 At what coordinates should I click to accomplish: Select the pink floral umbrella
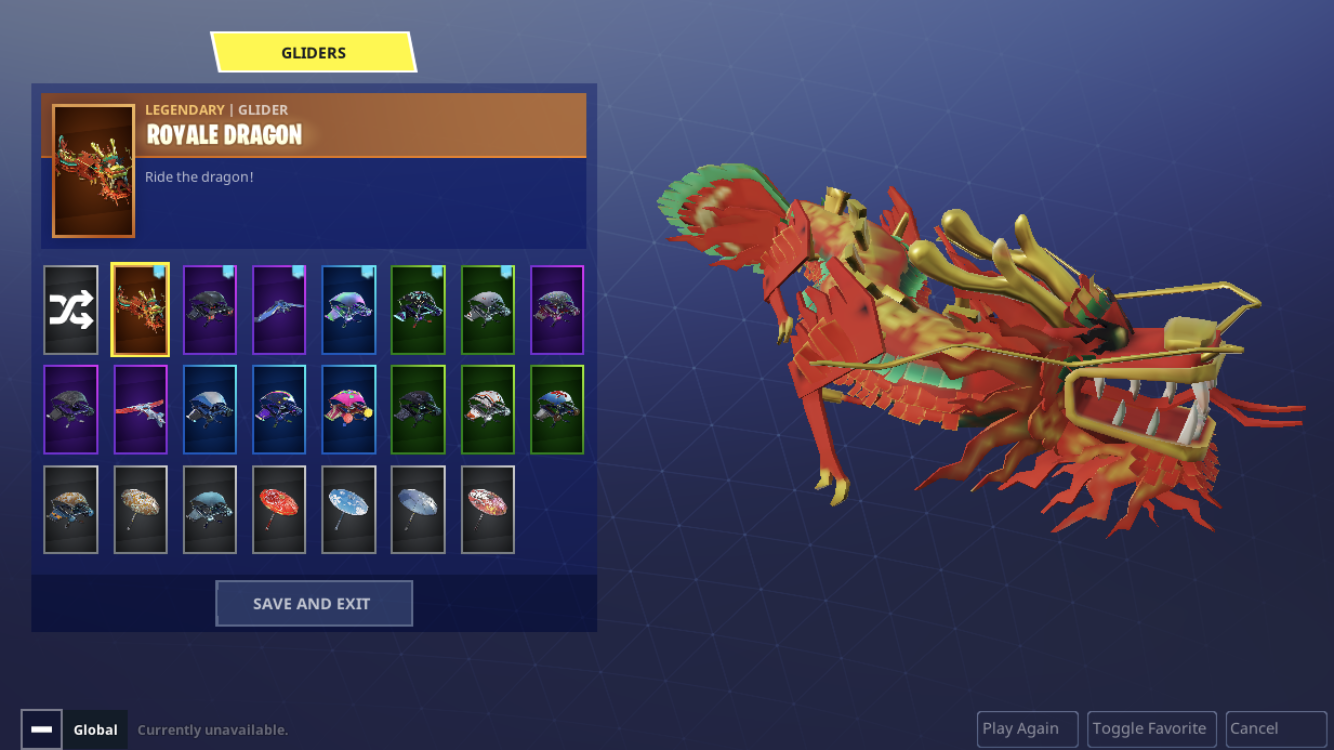pos(488,510)
